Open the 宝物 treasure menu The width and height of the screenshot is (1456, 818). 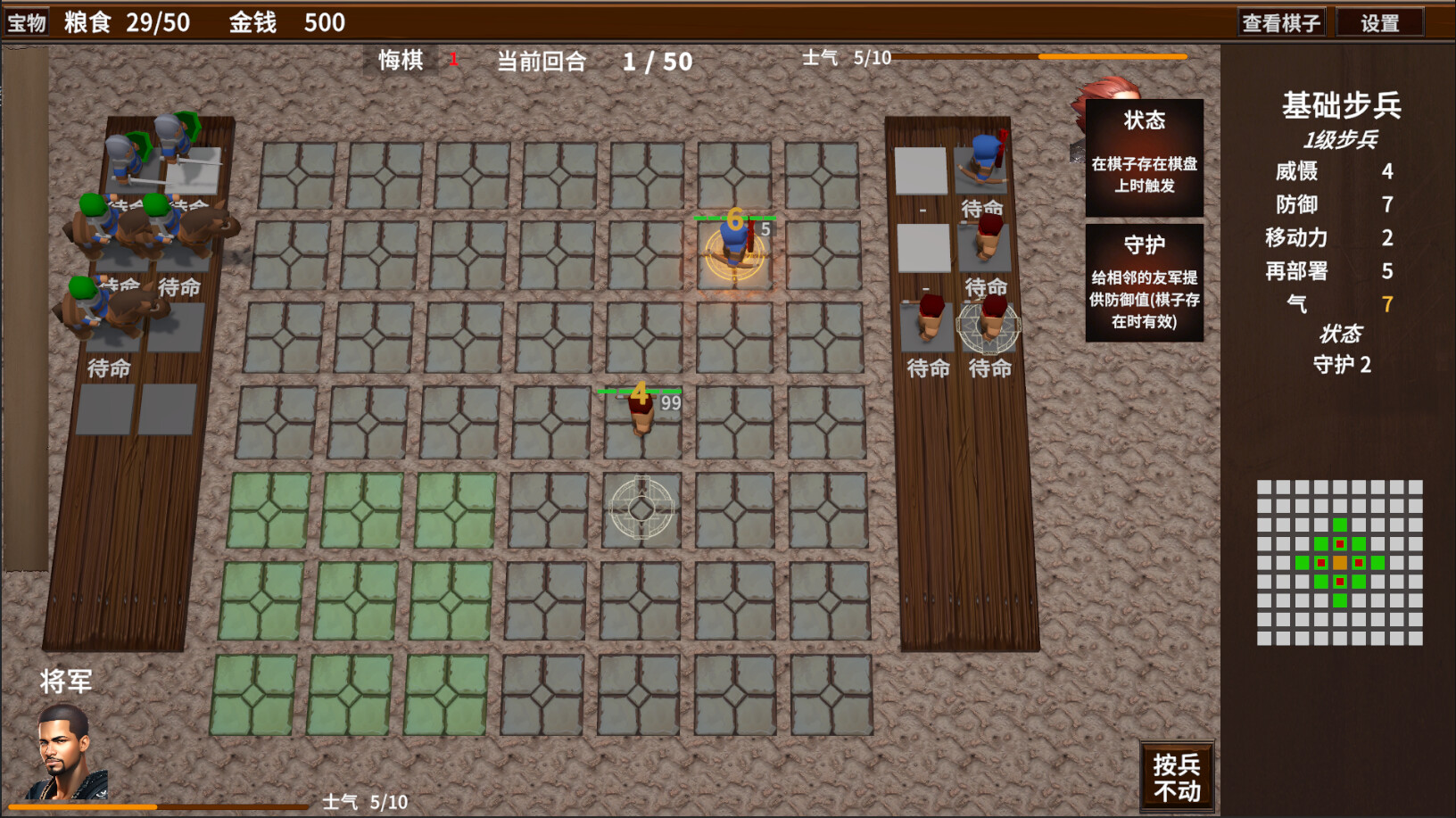tap(26, 21)
